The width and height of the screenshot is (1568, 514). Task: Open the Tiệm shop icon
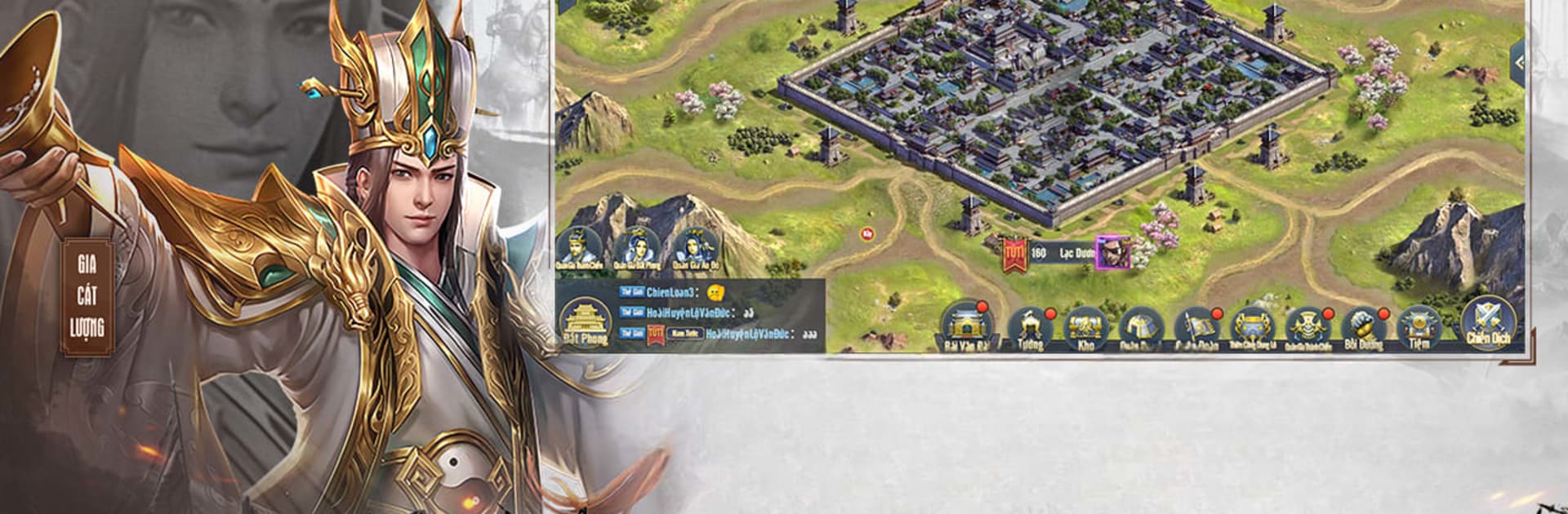[1419, 327]
